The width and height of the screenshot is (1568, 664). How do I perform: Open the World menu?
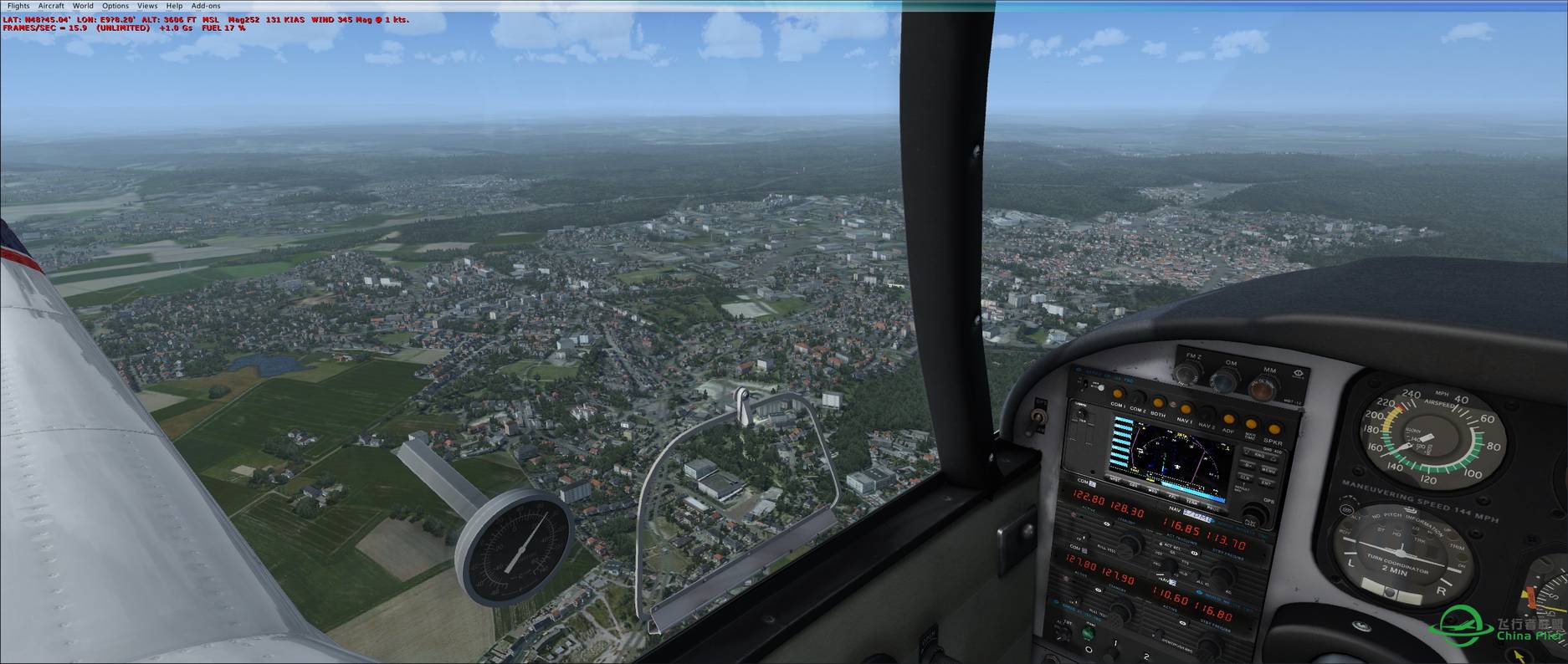click(83, 6)
